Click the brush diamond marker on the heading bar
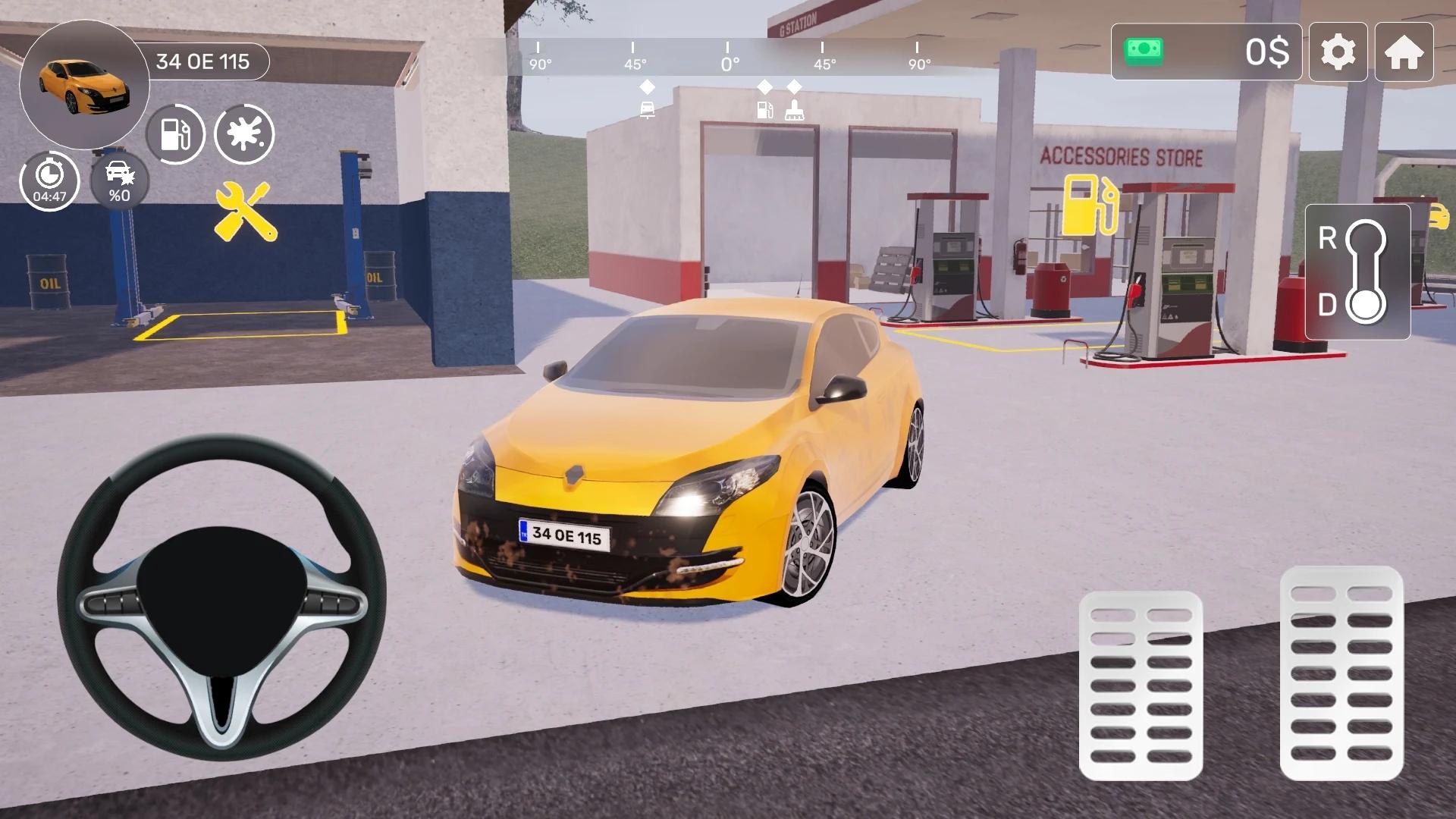The height and width of the screenshot is (819, 1456). tap(795, 86)
